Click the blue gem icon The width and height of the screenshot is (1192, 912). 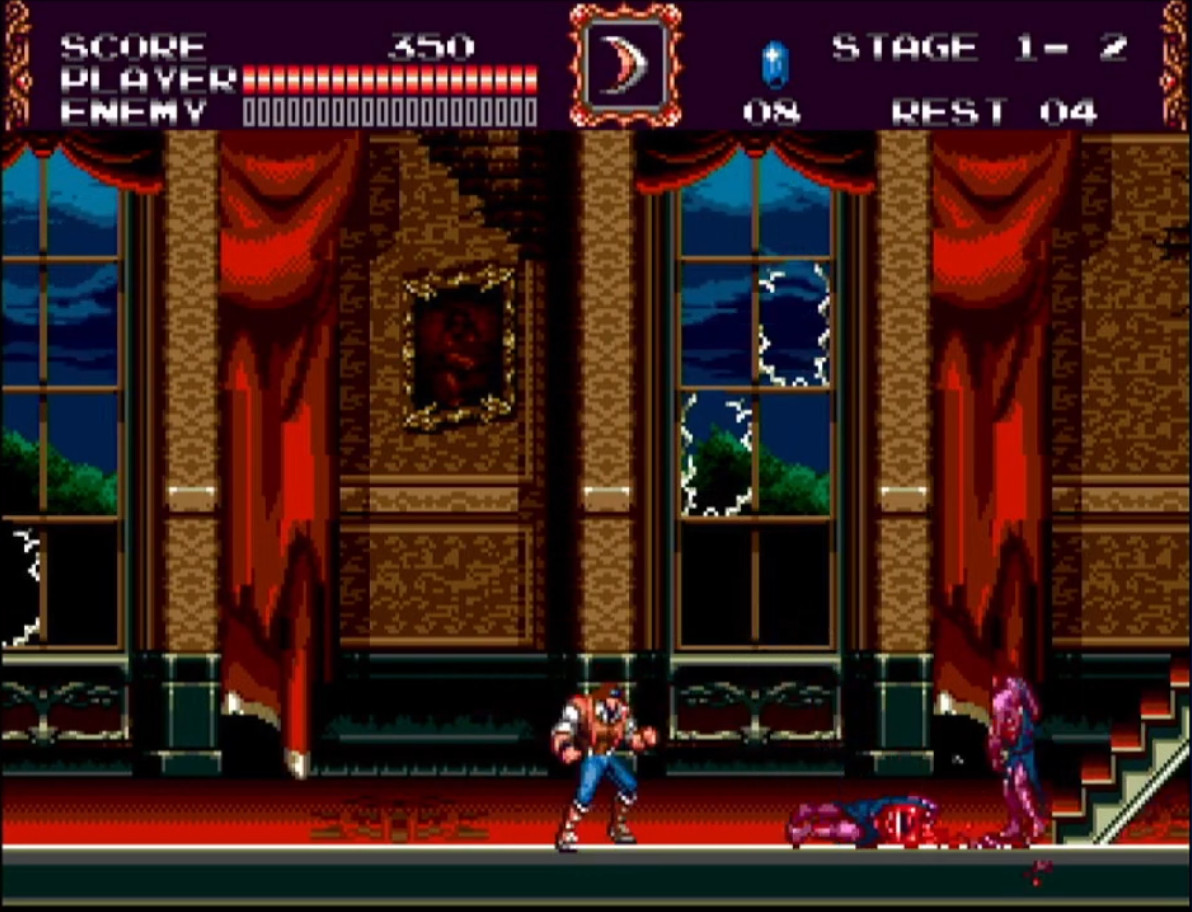[773, 64]
